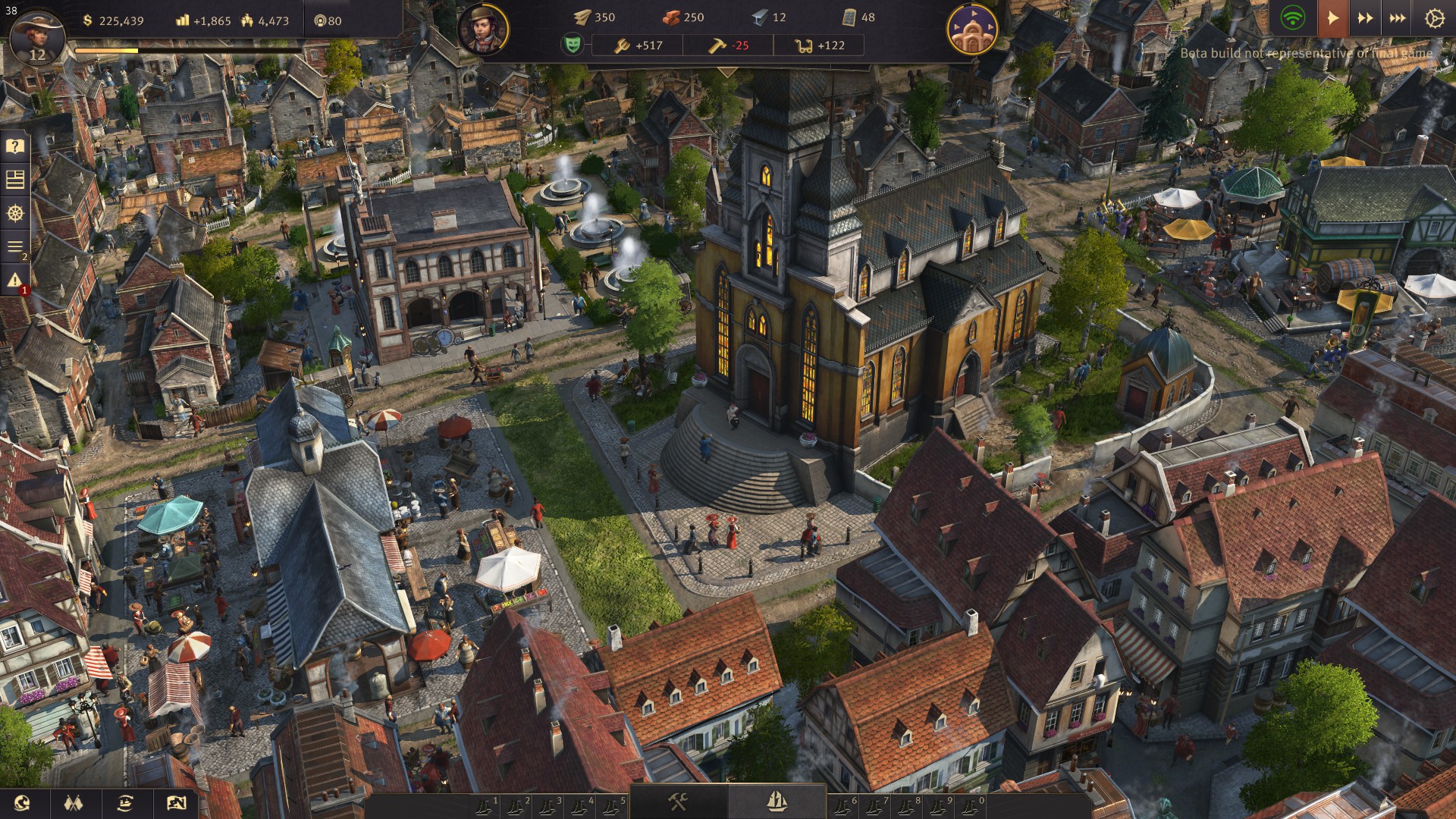
Task: Switch to triple fast-forward speed
Action: click(1398, 18)
